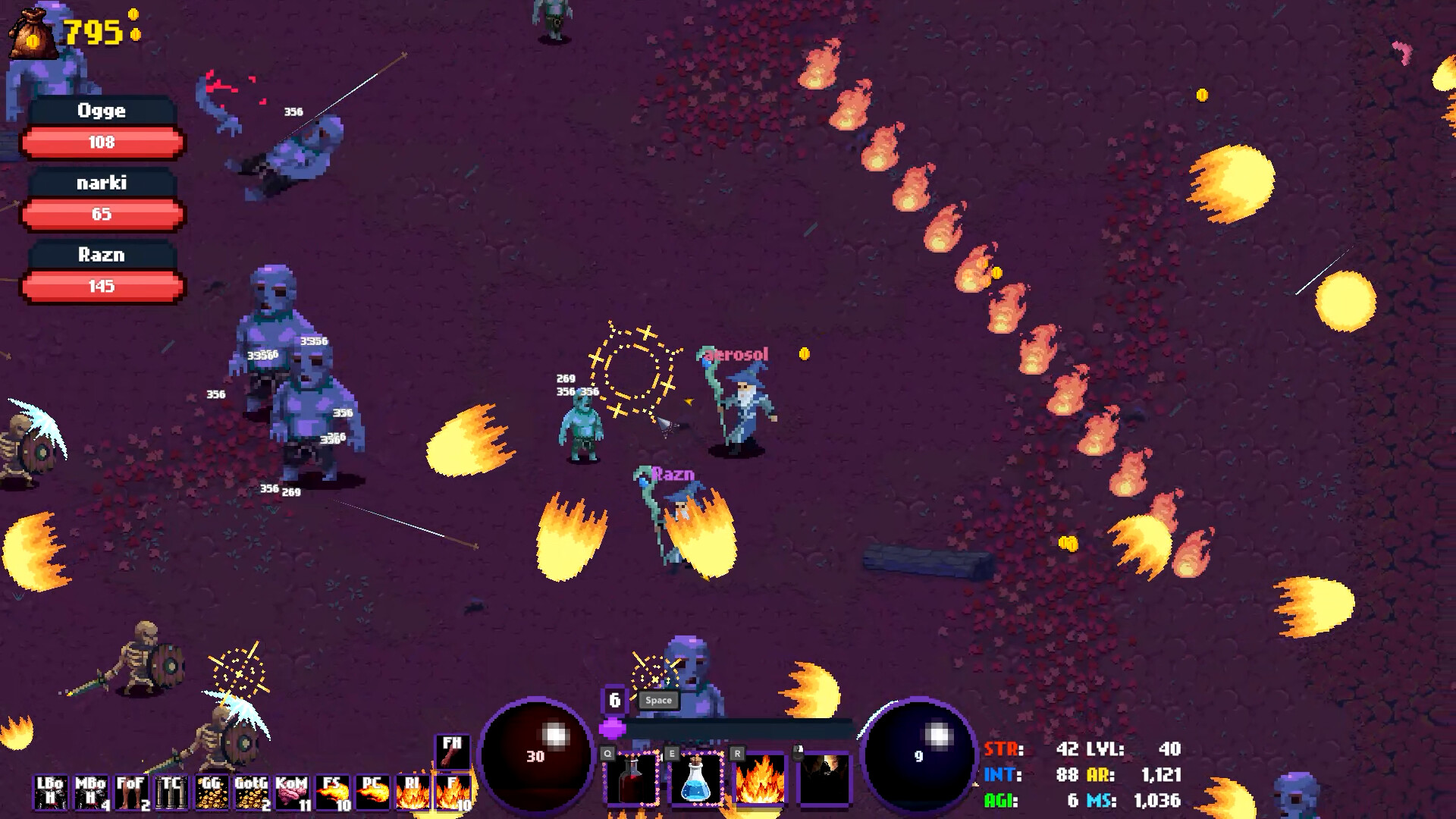Click the Space key dash indicator
This screenshot has height=819, width=1456.
click(657, 701)
